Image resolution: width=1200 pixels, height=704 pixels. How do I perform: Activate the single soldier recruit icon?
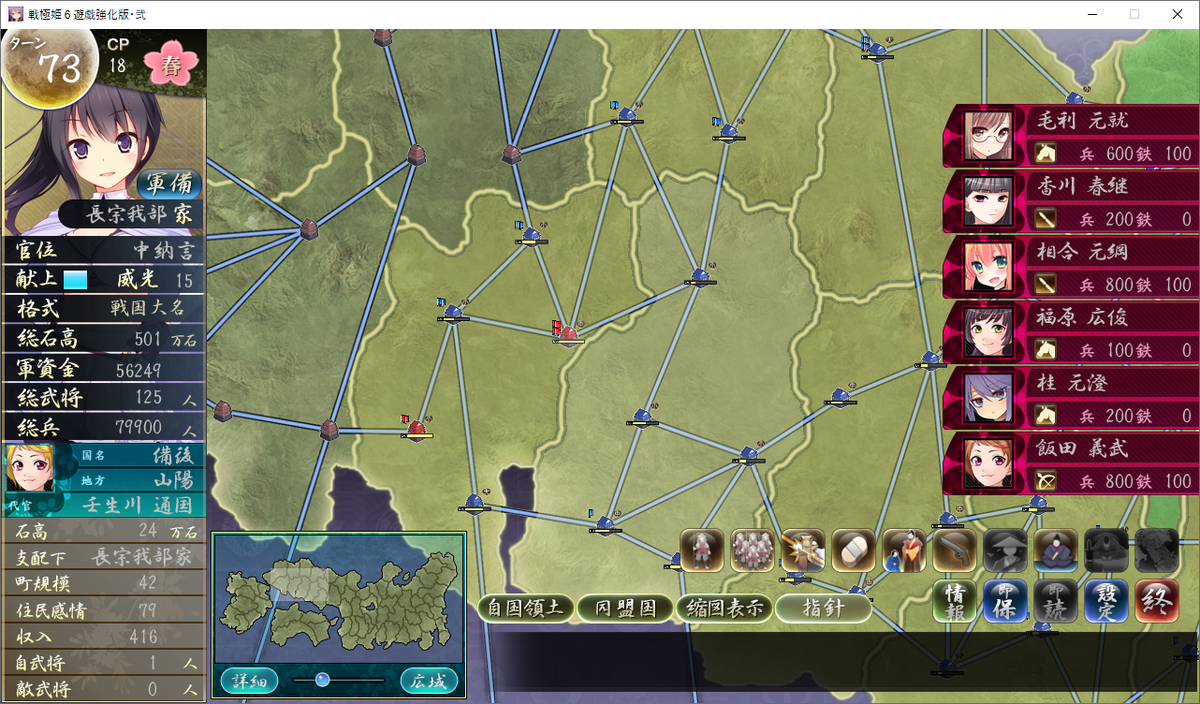click(x=702, y=550)
